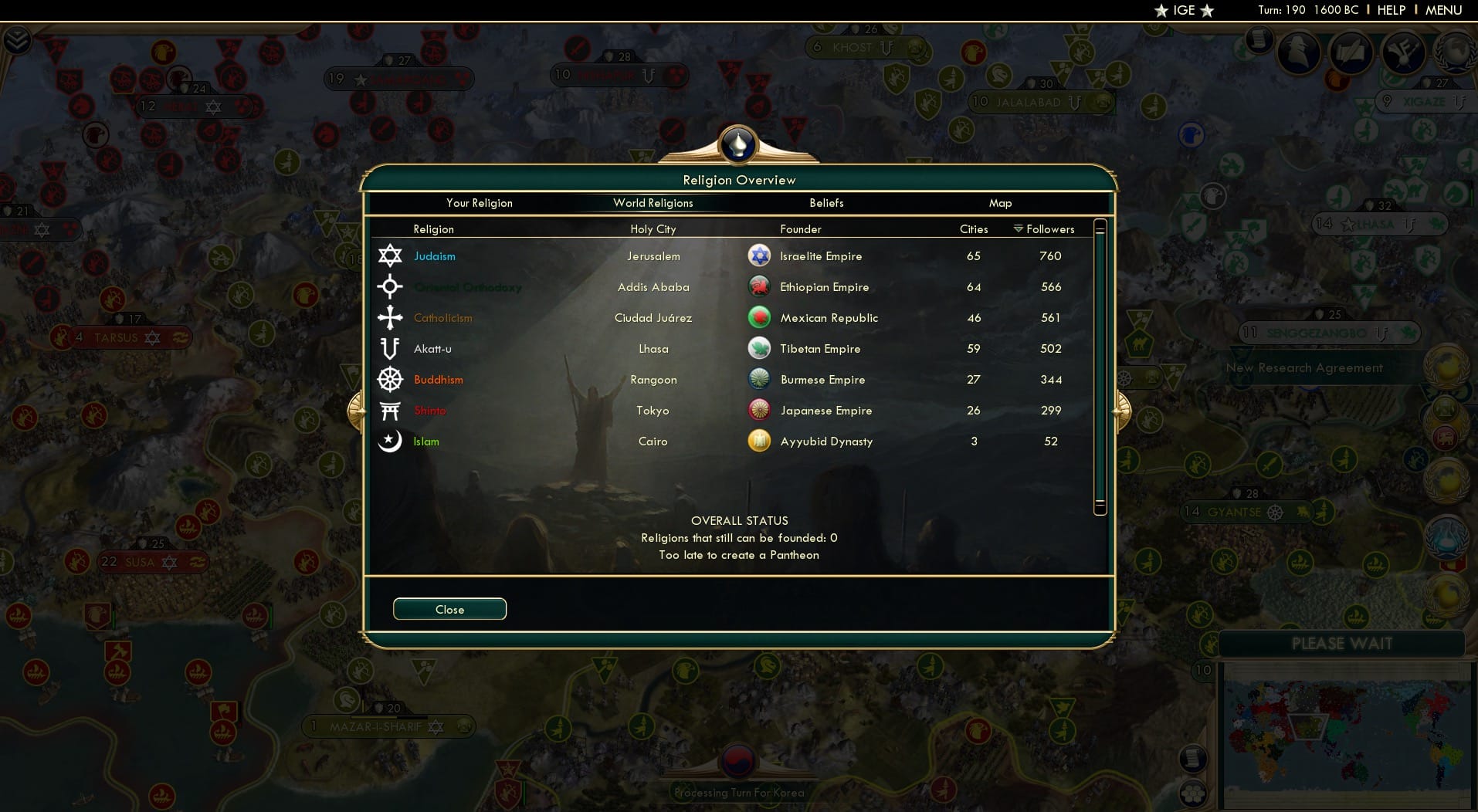The width and height of the screenshot is (1478, 812).
Task: Select the Israelite Empire founder emblem
Action: pyautogui.click(x=760, y=255)
